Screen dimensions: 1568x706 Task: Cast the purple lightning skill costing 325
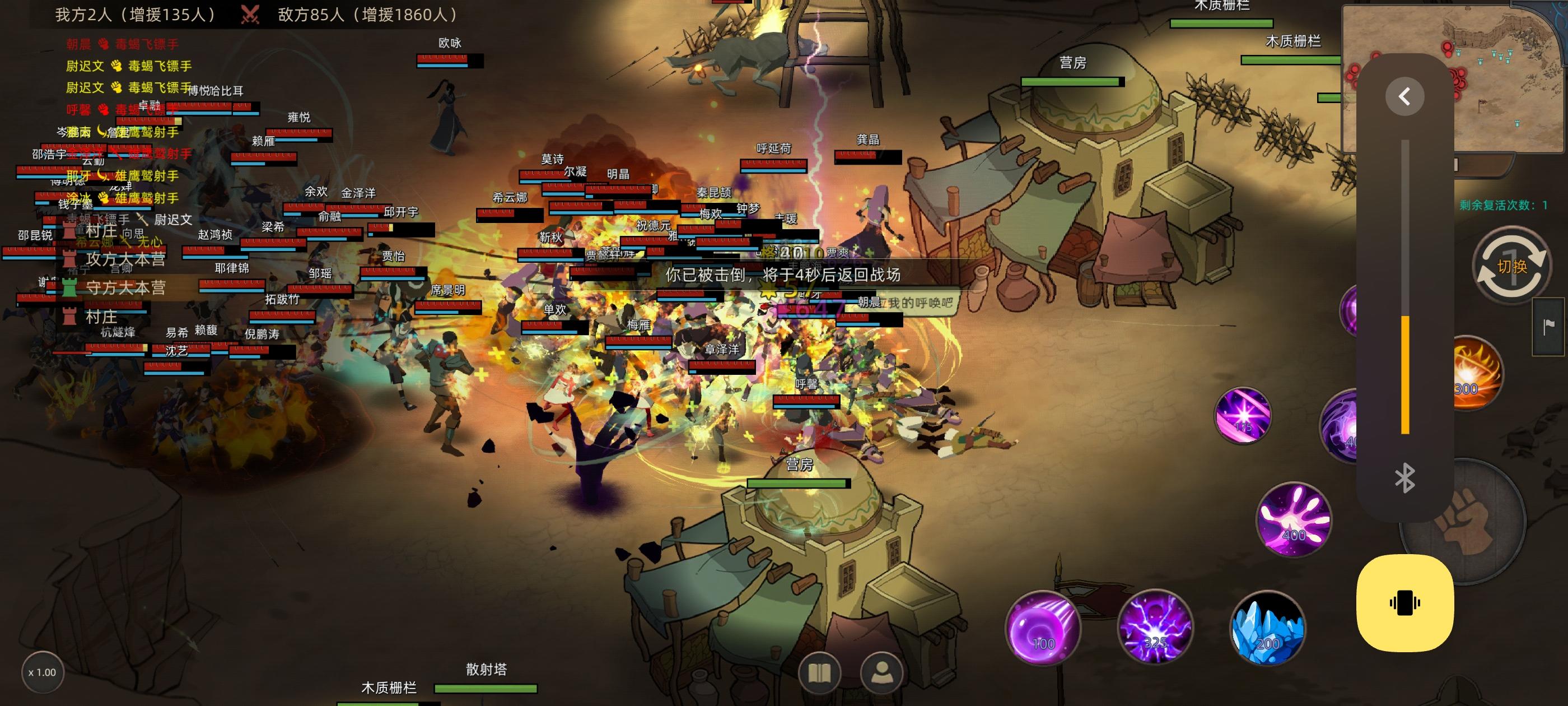point(1155,627)
